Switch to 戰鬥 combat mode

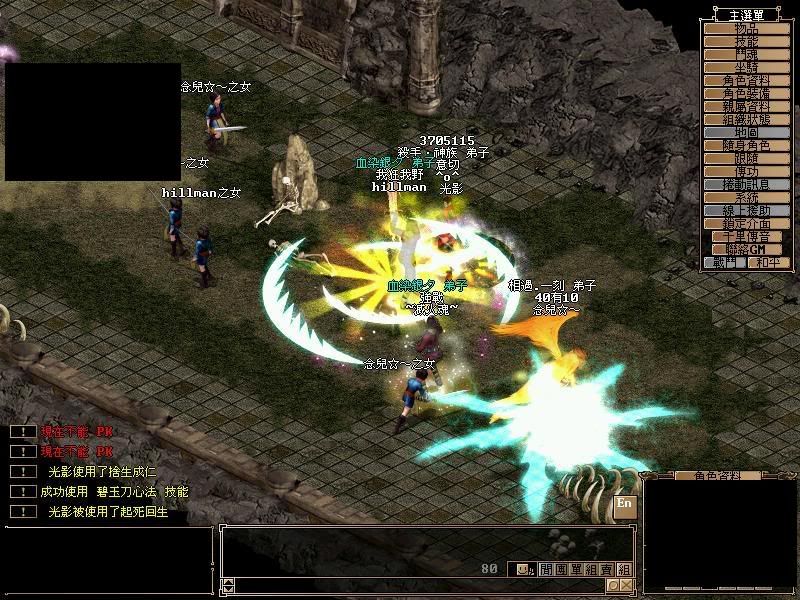pyautogui.click(x=725, y=262)
